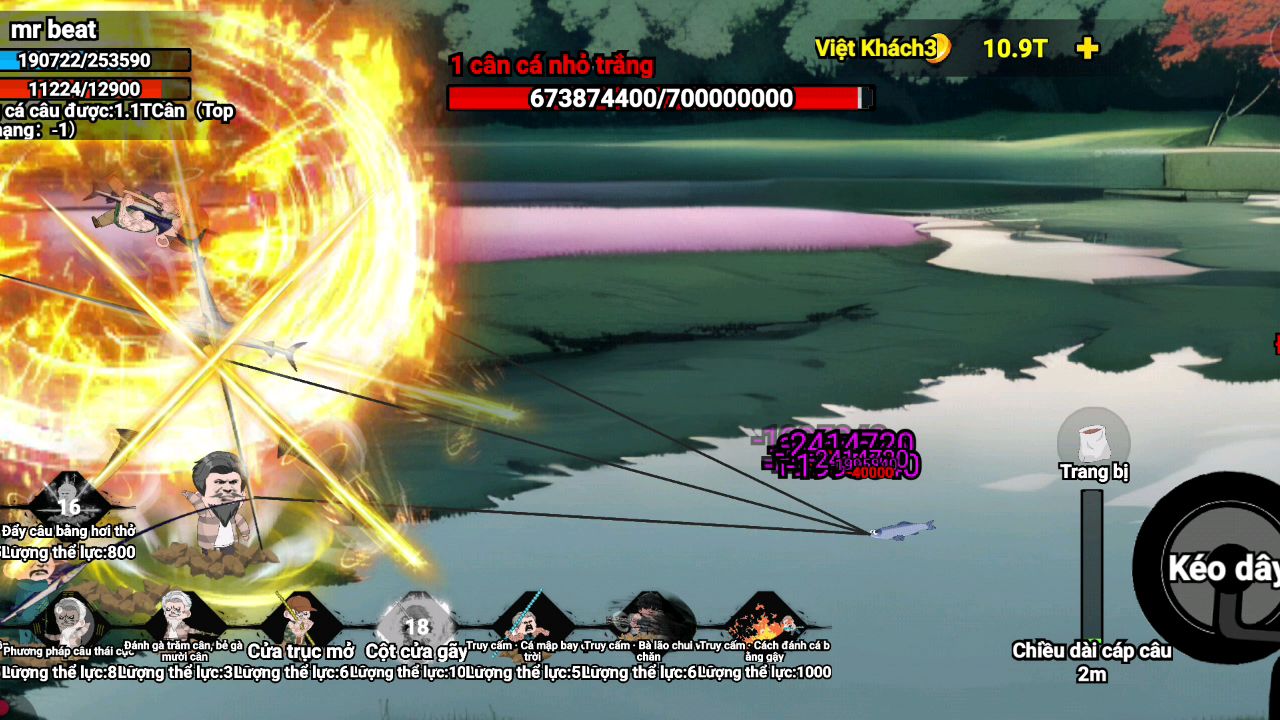Screen dimensions: 1280x720
Task: Activate the "Cửa trục mở" skill
Action: tap(300, 618)
